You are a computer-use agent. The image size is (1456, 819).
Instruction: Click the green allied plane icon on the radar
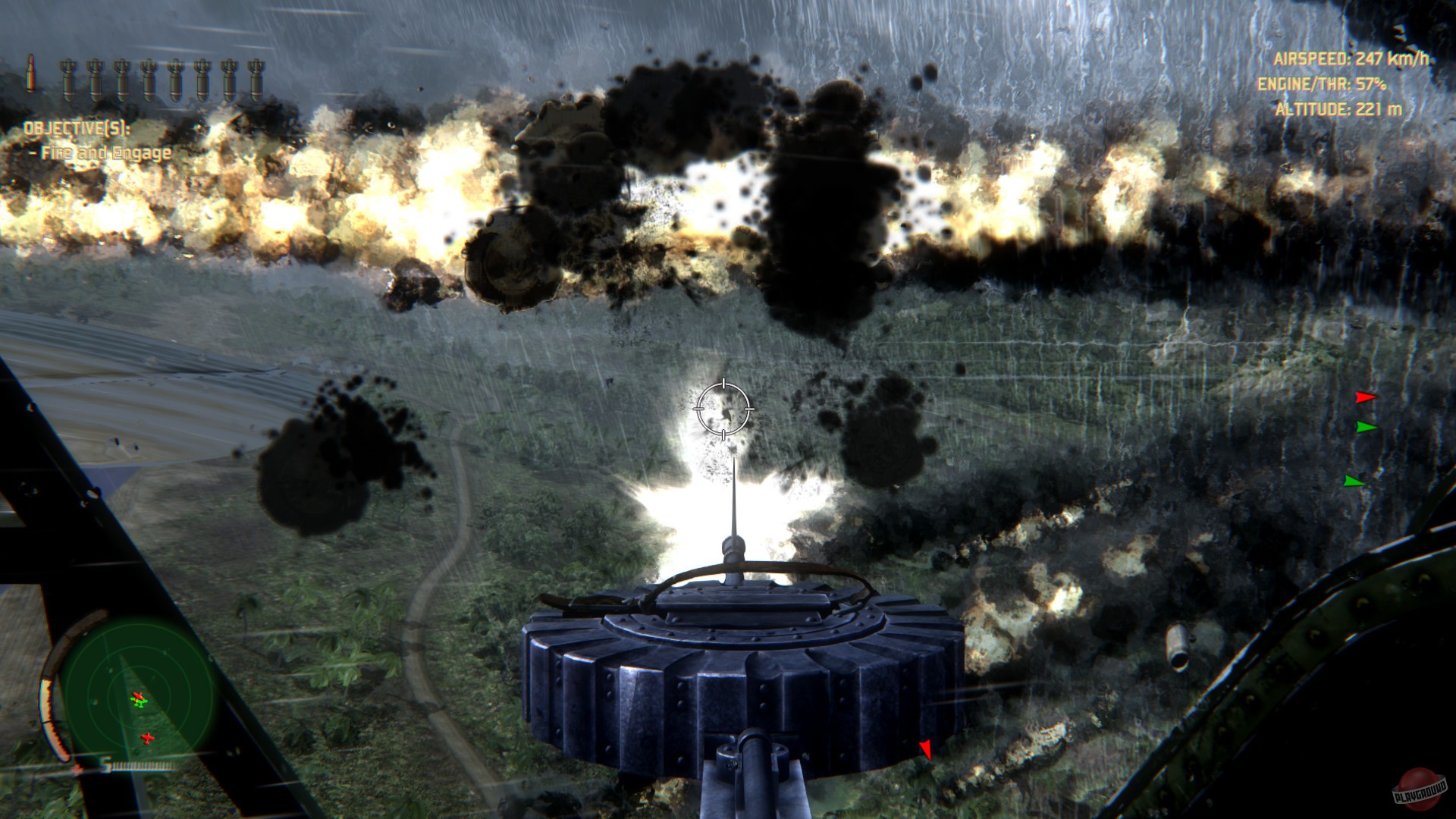click(140, 703)
